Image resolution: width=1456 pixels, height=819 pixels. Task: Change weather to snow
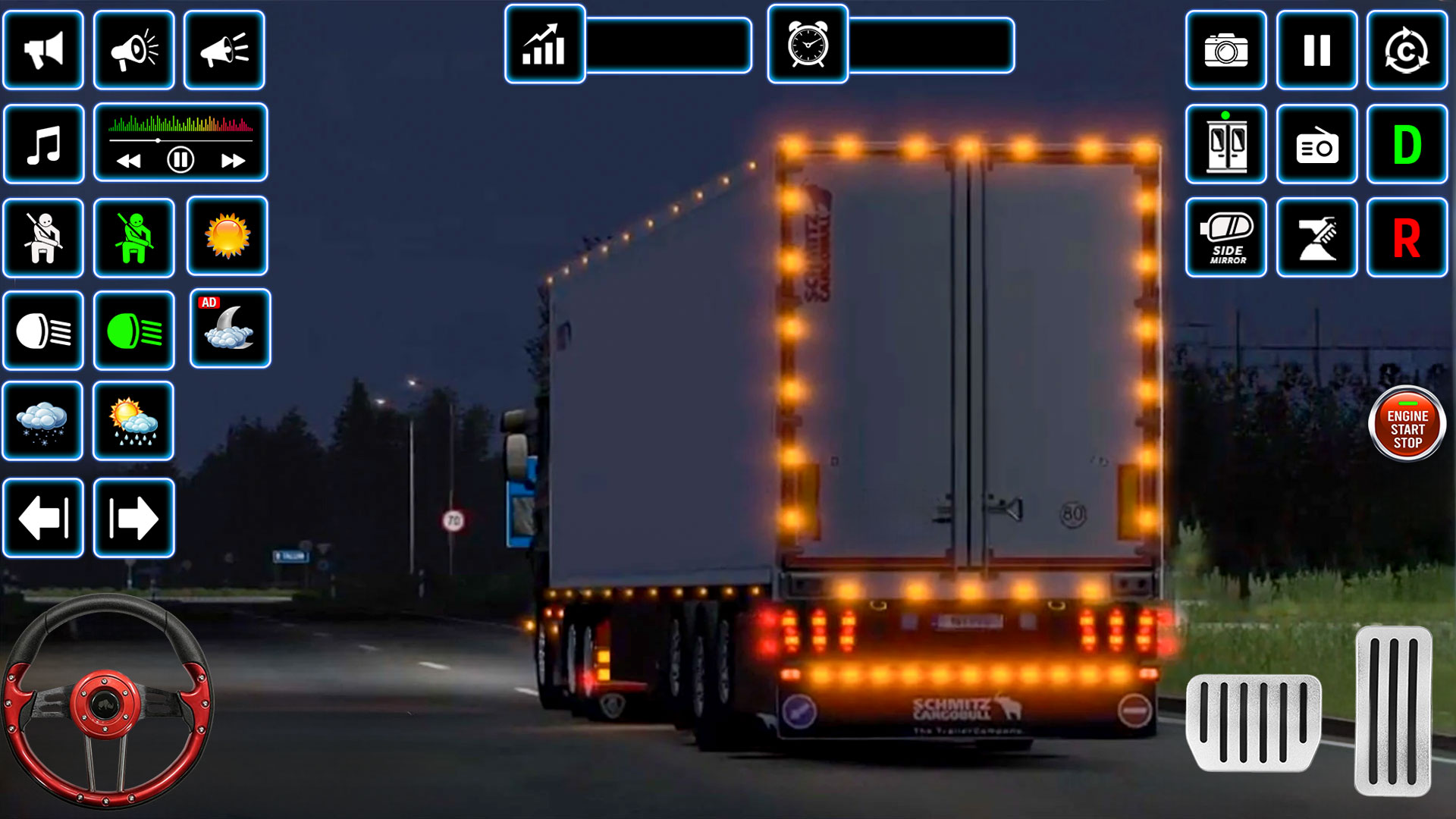(43, 422)
